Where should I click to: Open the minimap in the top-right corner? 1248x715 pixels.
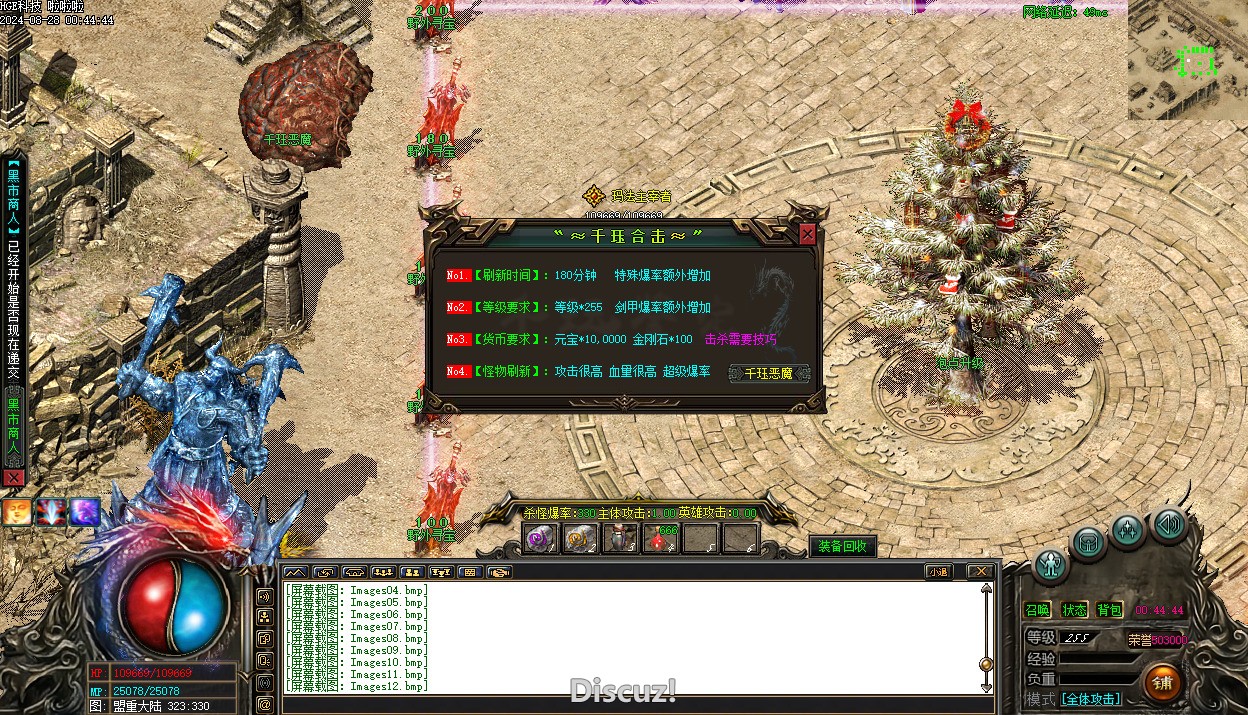coord(1188,60)
